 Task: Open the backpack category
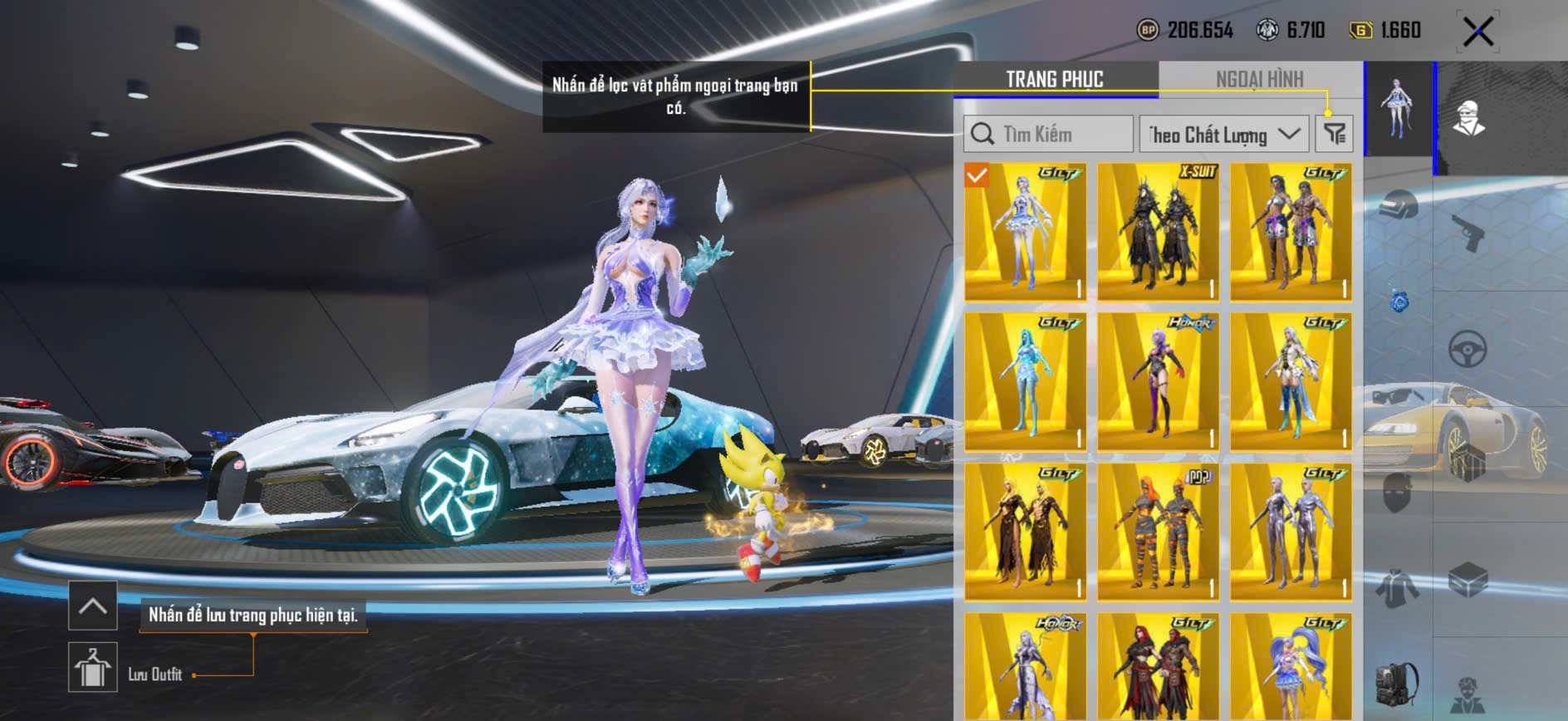1399,683
